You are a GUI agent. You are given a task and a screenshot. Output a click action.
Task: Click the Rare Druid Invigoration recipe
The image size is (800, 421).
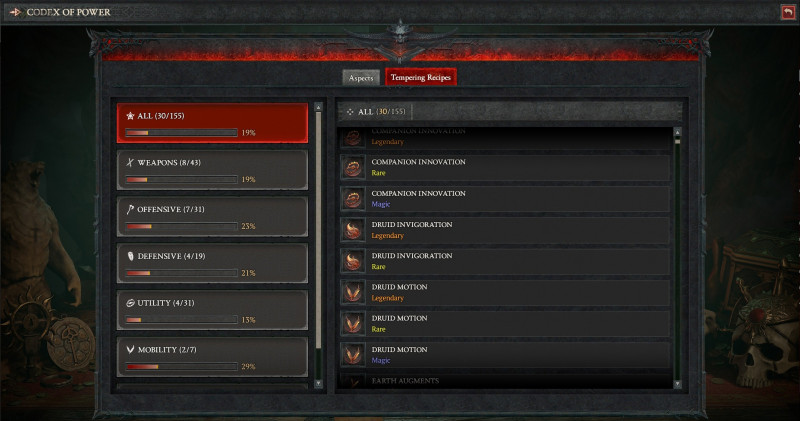point(505,261)
